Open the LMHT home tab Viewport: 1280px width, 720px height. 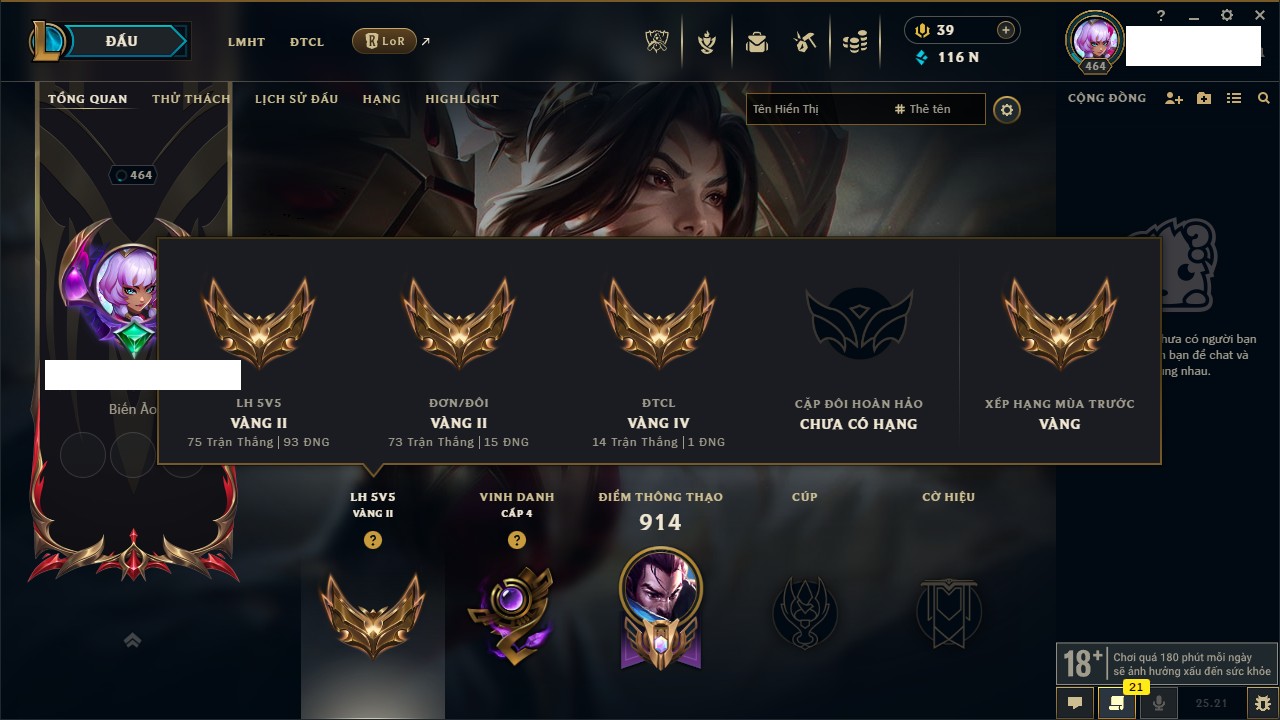coord(246,42)
